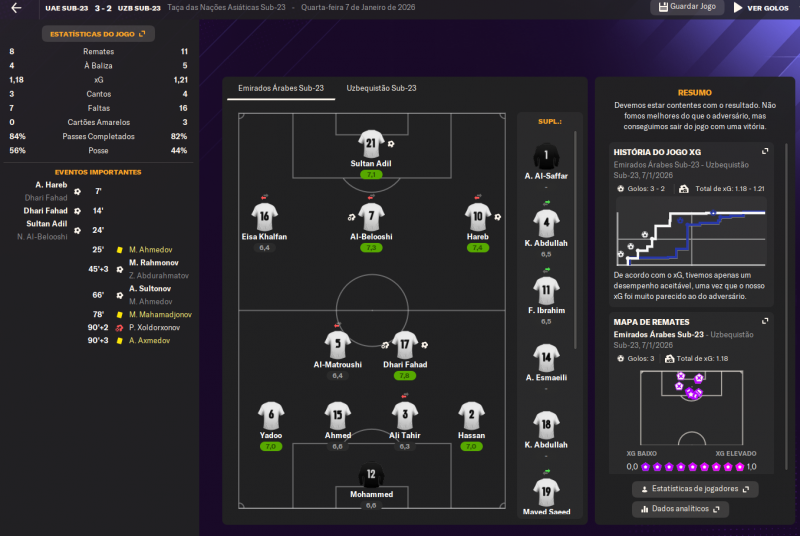
Task: Select midfielder Dhari Fahad number 17
Action: coord(404,345)
